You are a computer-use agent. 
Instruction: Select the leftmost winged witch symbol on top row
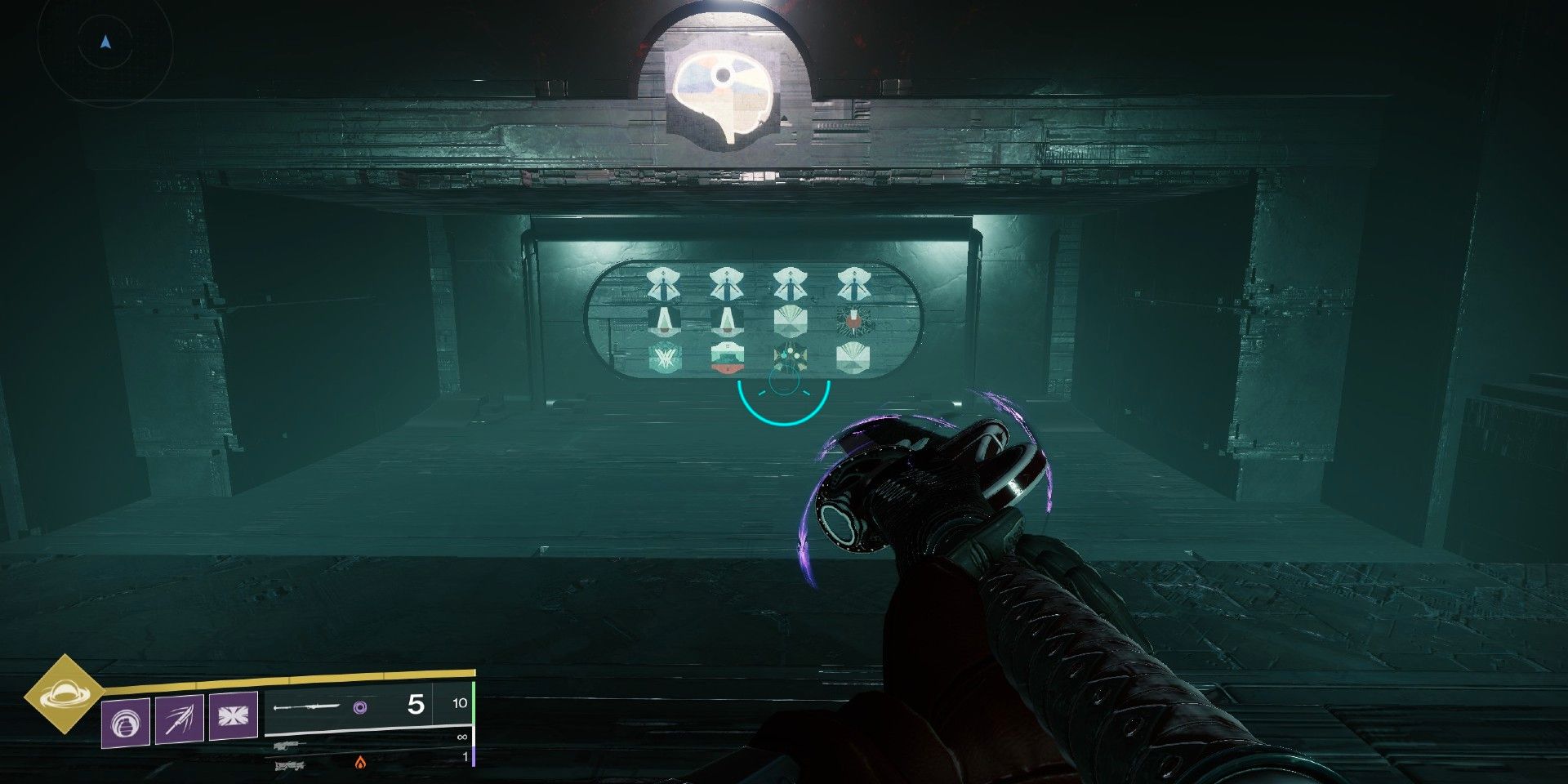(663, 283)
